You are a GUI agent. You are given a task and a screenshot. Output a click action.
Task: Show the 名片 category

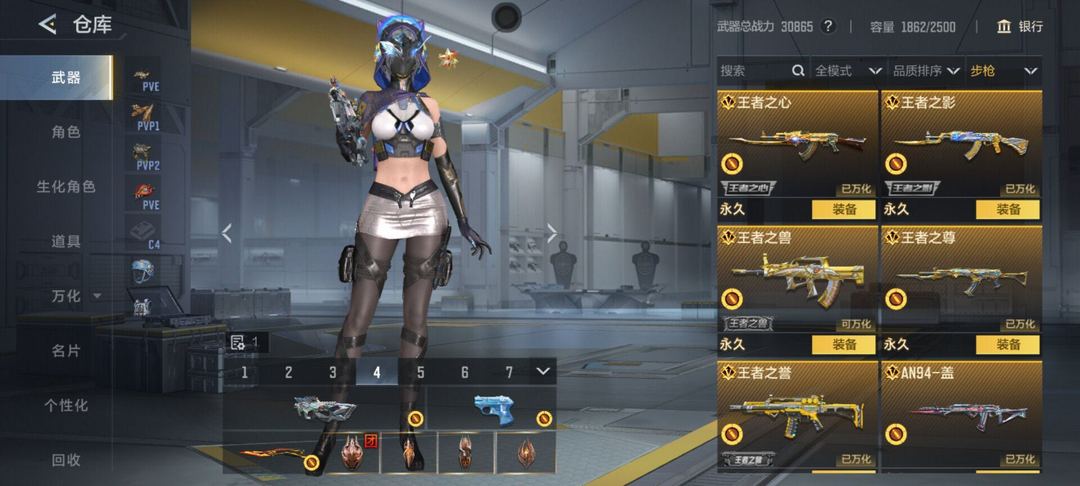coord(66,351)
